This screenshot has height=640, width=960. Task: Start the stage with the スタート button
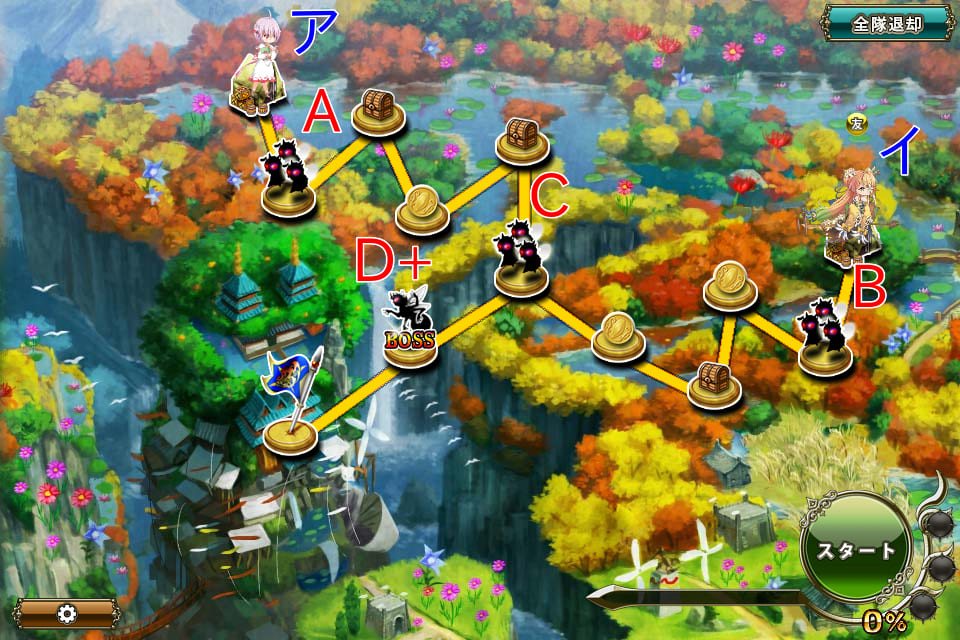[x=853, y=551]
